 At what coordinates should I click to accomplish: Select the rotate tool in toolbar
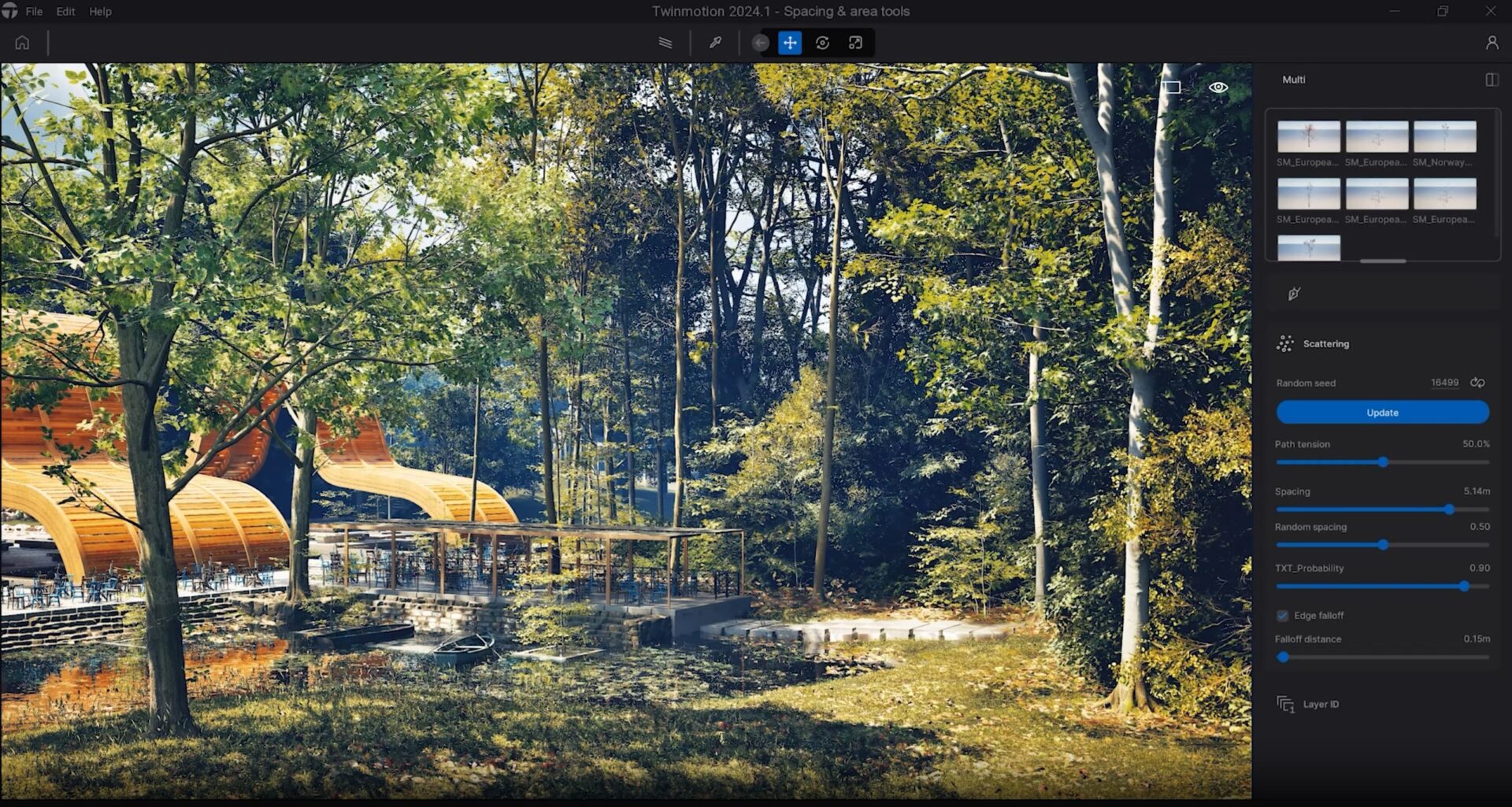pyautogui.click(x=822, y=43)
